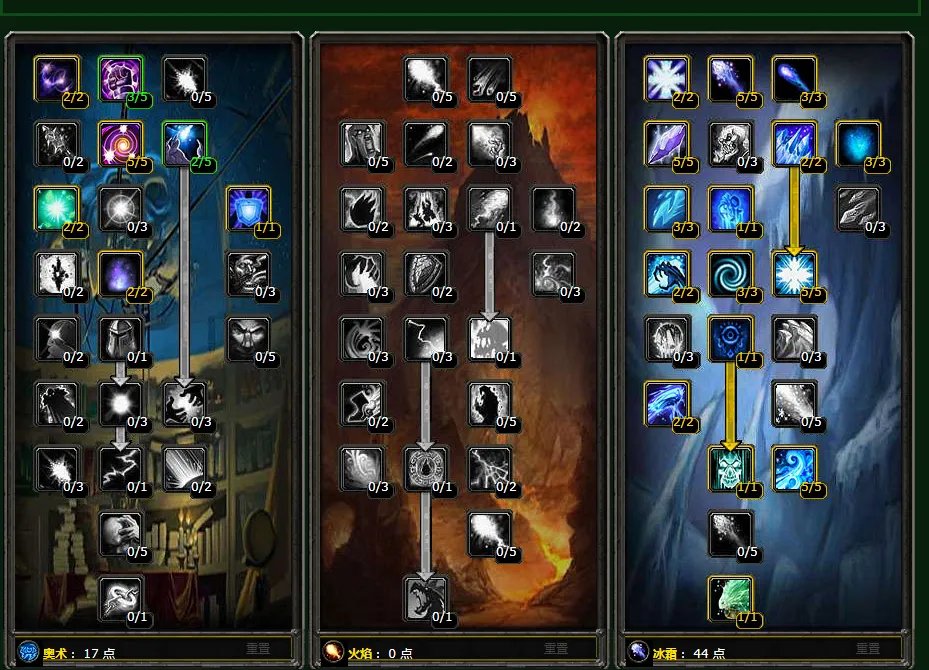This screenshot has width=929, height=670.
Task: Choose the dragon head talent ending Fire tree
Action: tap(426, 597)
